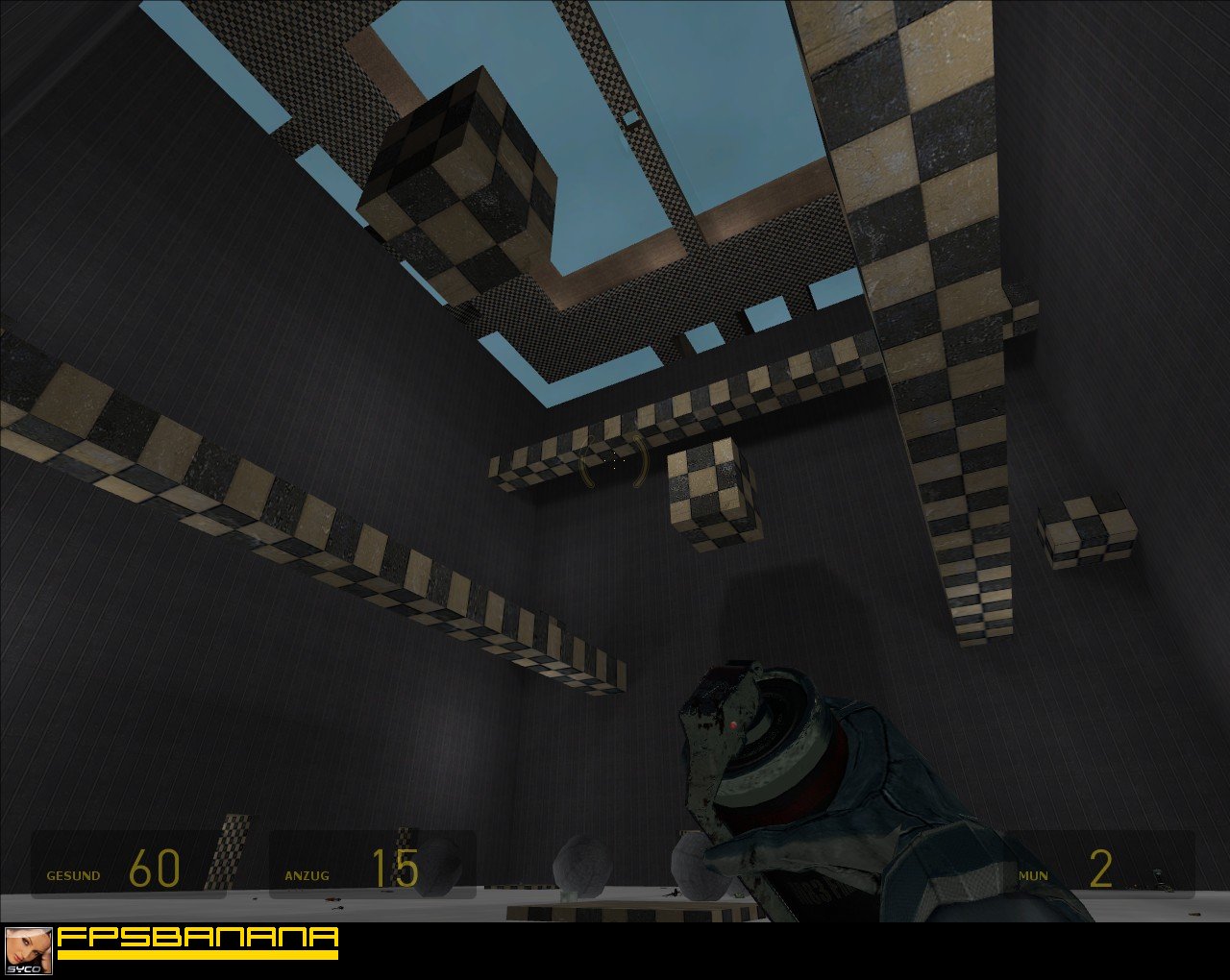Viewport: 1230px width, 980px height.
Task: Click the ANZUG label text
Action: coord(306,875)
